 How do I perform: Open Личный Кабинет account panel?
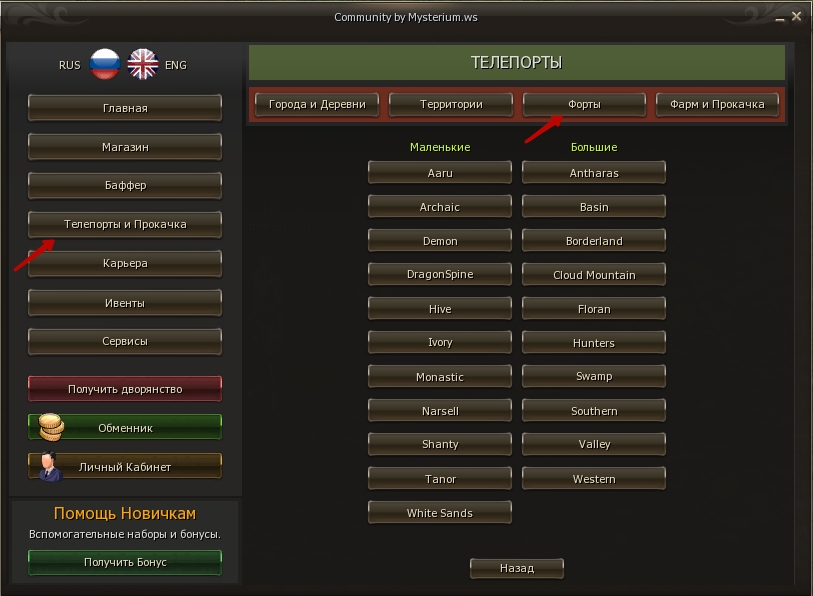(x=125, y=467)
